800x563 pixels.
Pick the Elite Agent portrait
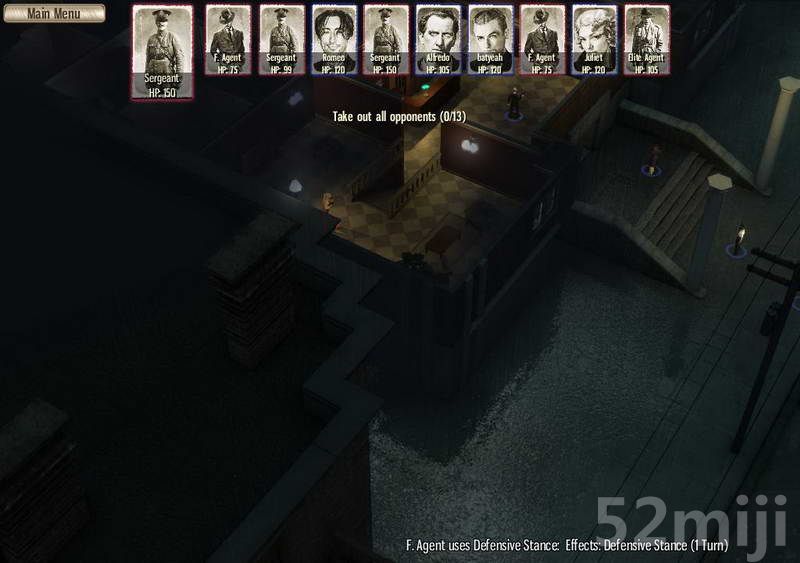coord(646,39)
